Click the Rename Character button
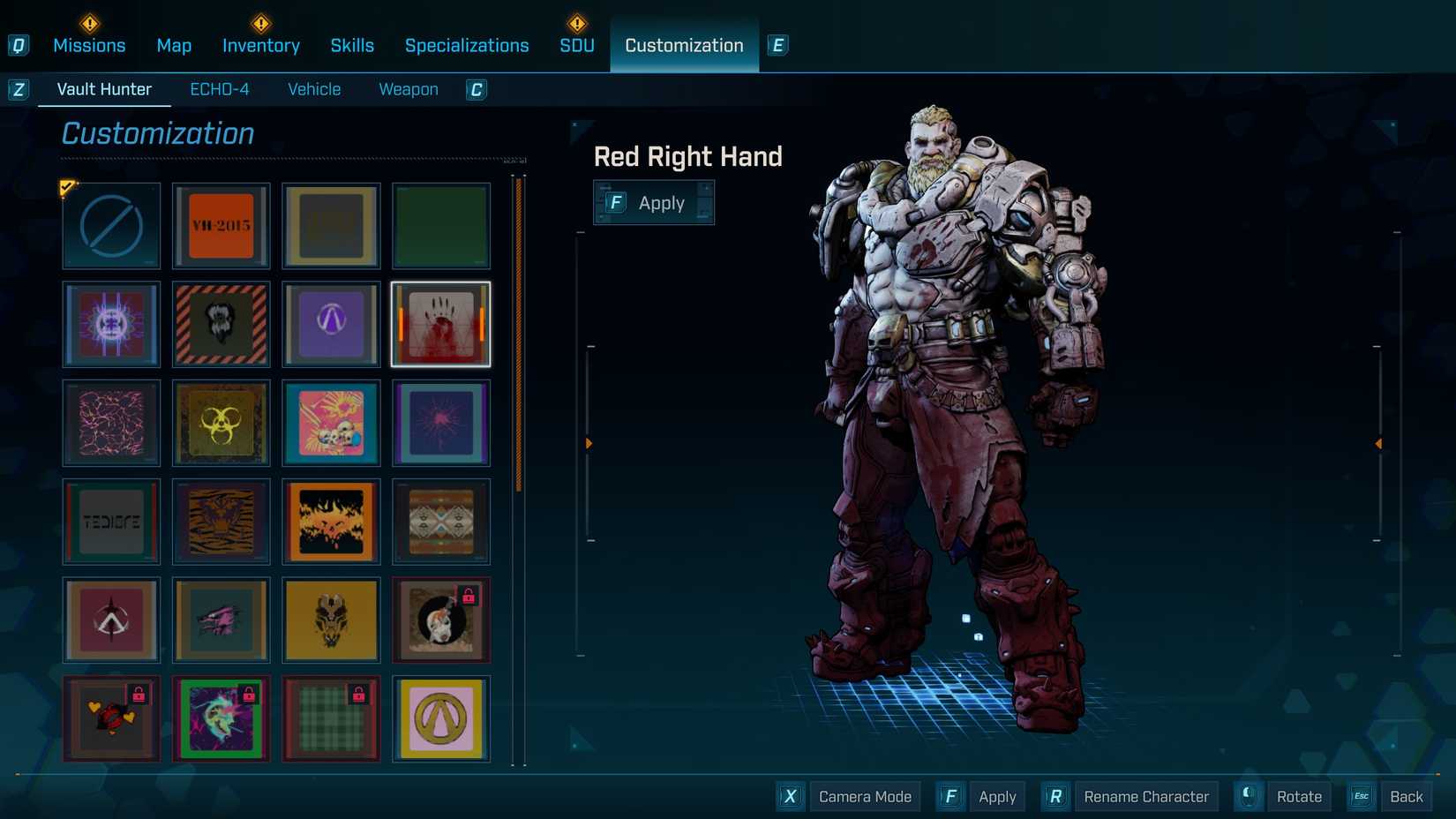The height and width of the screenshot is (819, 1456). click(x=1145, y=796)
